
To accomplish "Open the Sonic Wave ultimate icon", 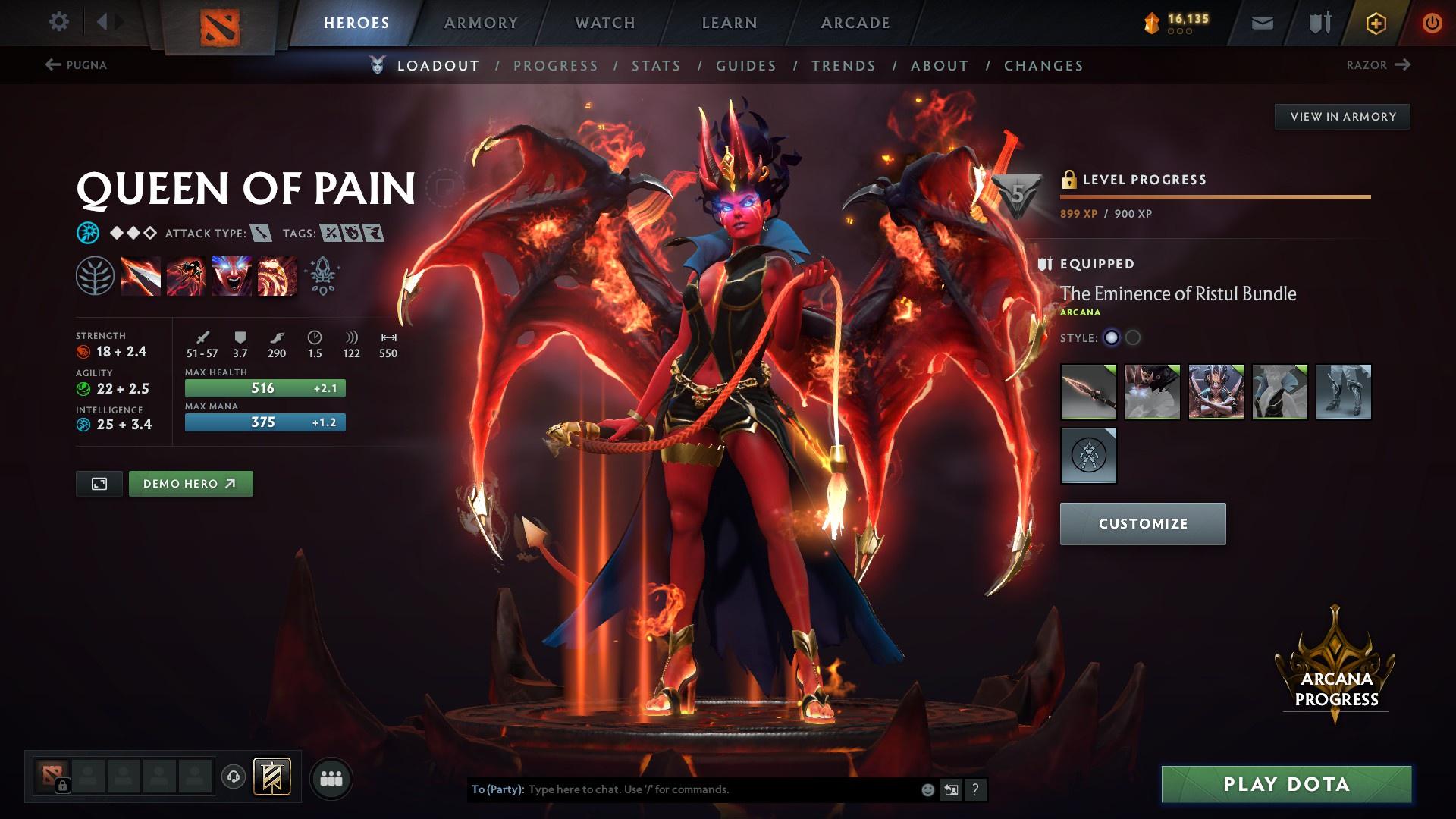I will 275,276.
